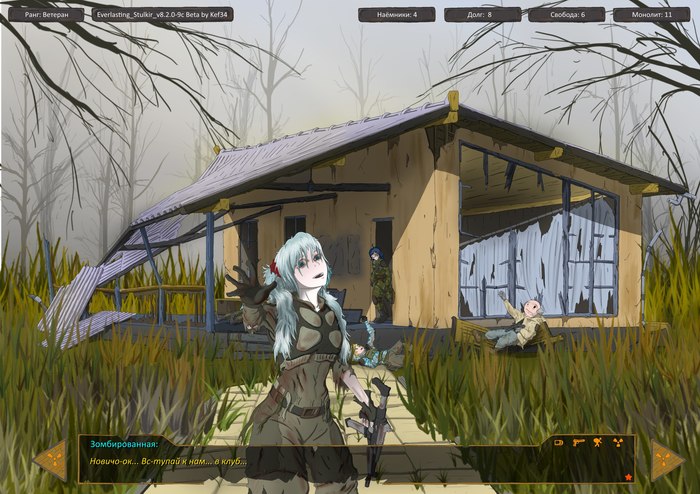Open the radiation symbol icon in the panel

(617, 441)
